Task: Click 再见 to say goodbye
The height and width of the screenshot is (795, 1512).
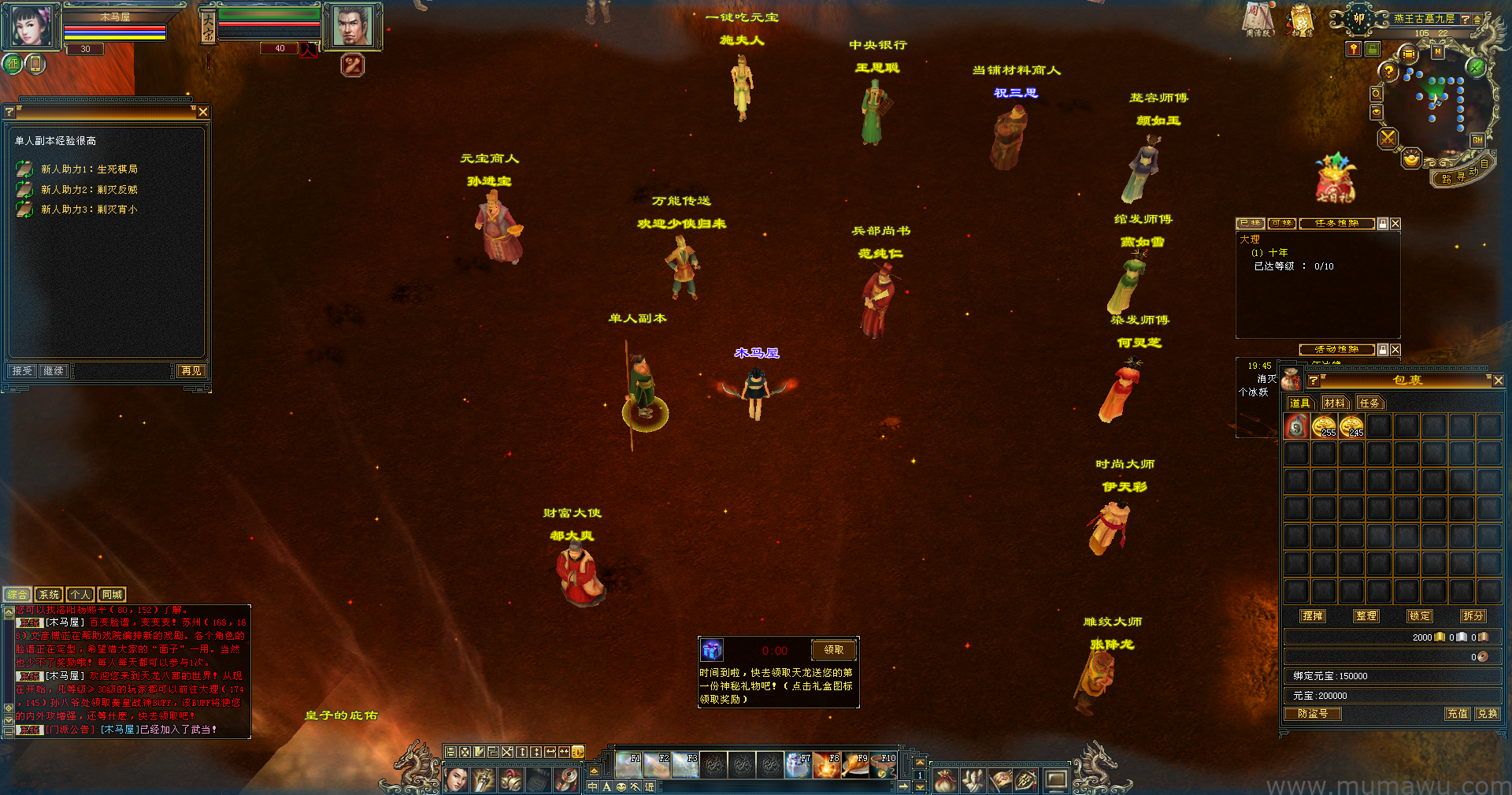Action: [191, 371]
